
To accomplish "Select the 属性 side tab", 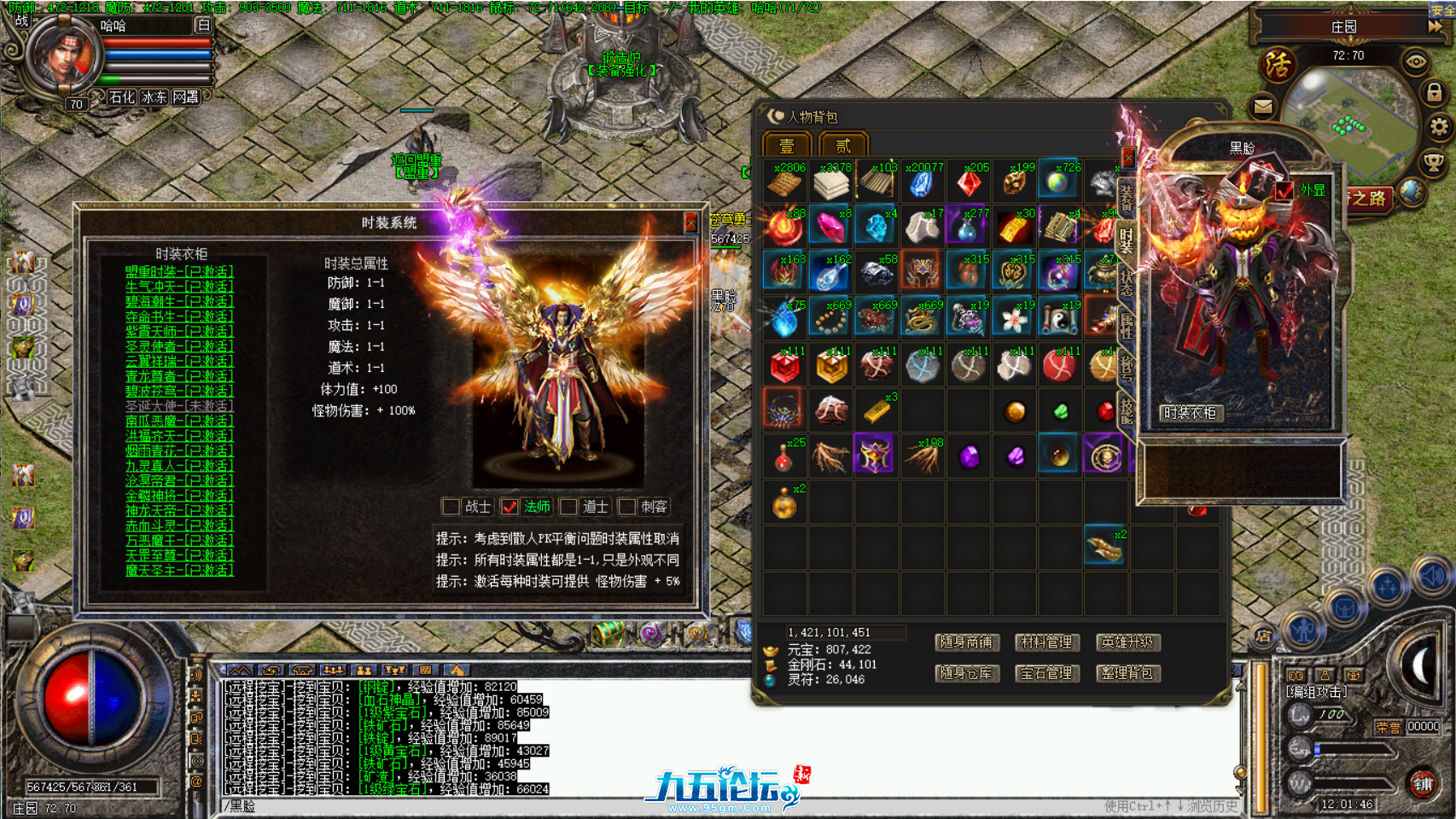I will pyautogui.click(x=1127, y=326).
